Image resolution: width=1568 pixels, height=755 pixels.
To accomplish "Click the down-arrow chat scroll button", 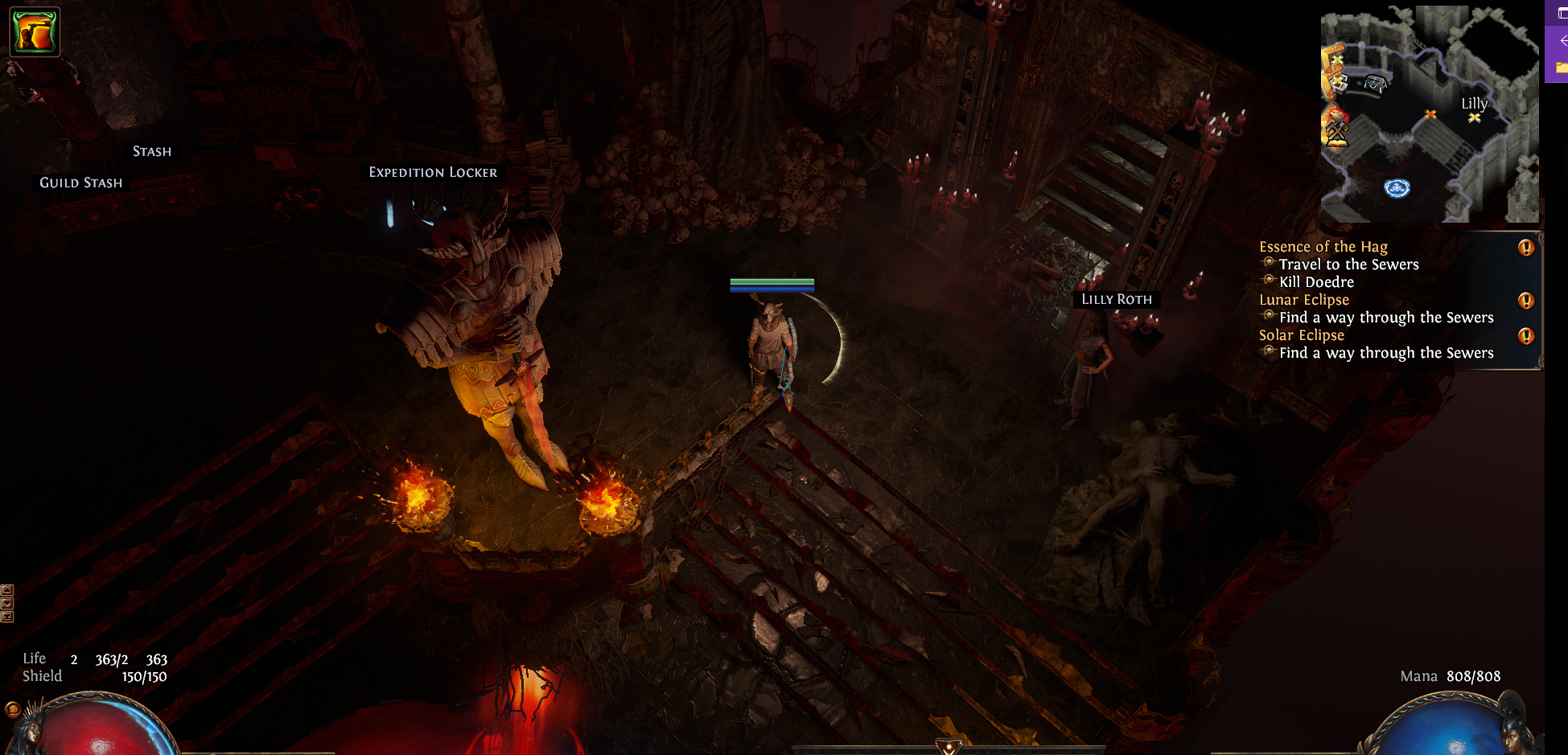I will click(x=7, y=603).
